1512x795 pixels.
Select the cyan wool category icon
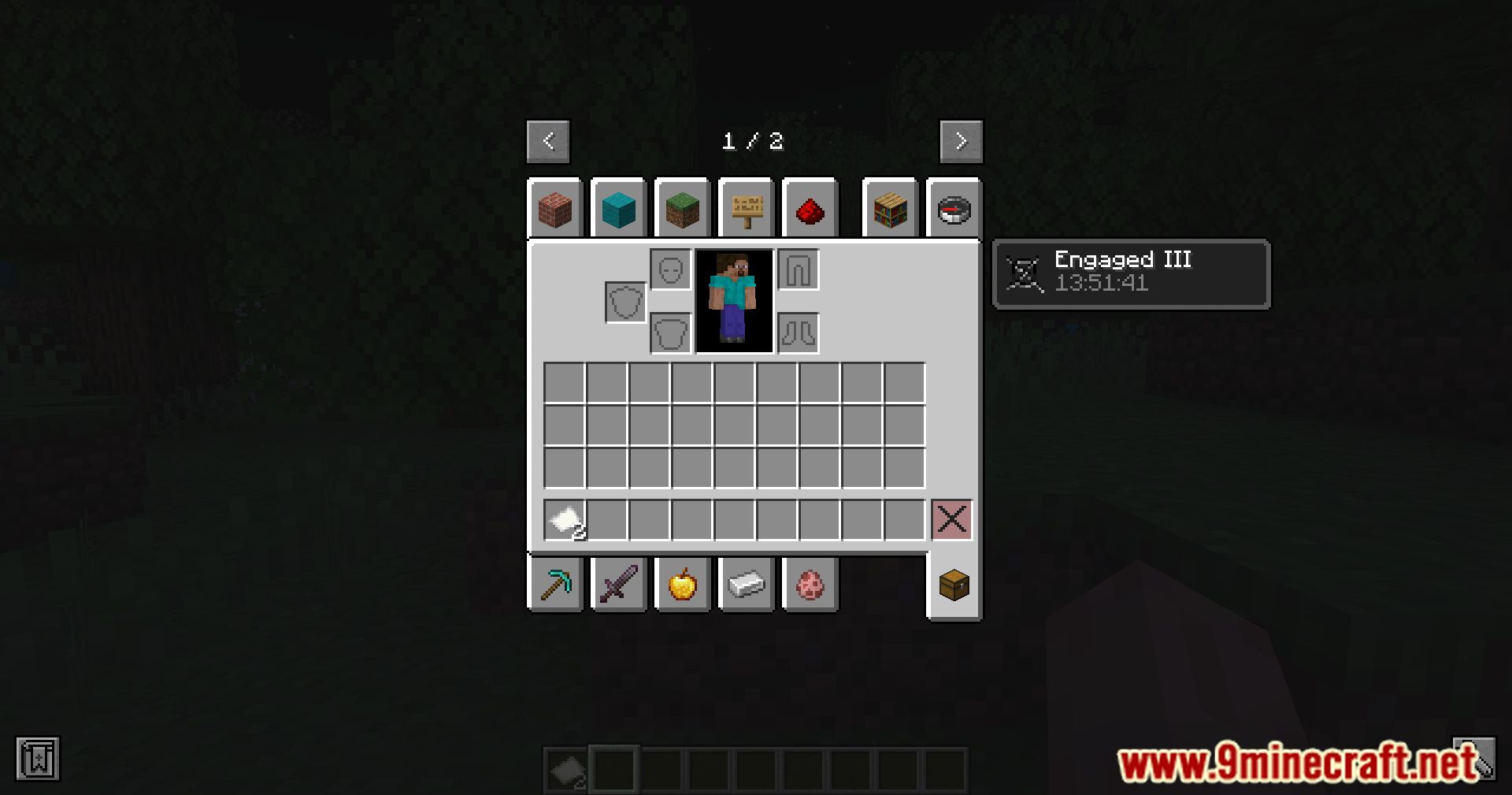(x=619, y=208)
